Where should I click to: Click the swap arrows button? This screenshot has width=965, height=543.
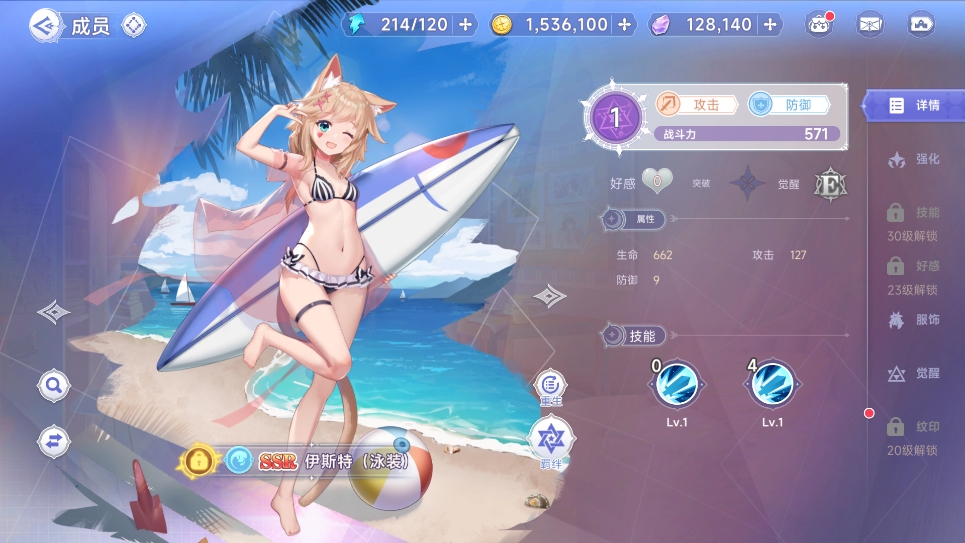tap(54, 439)
